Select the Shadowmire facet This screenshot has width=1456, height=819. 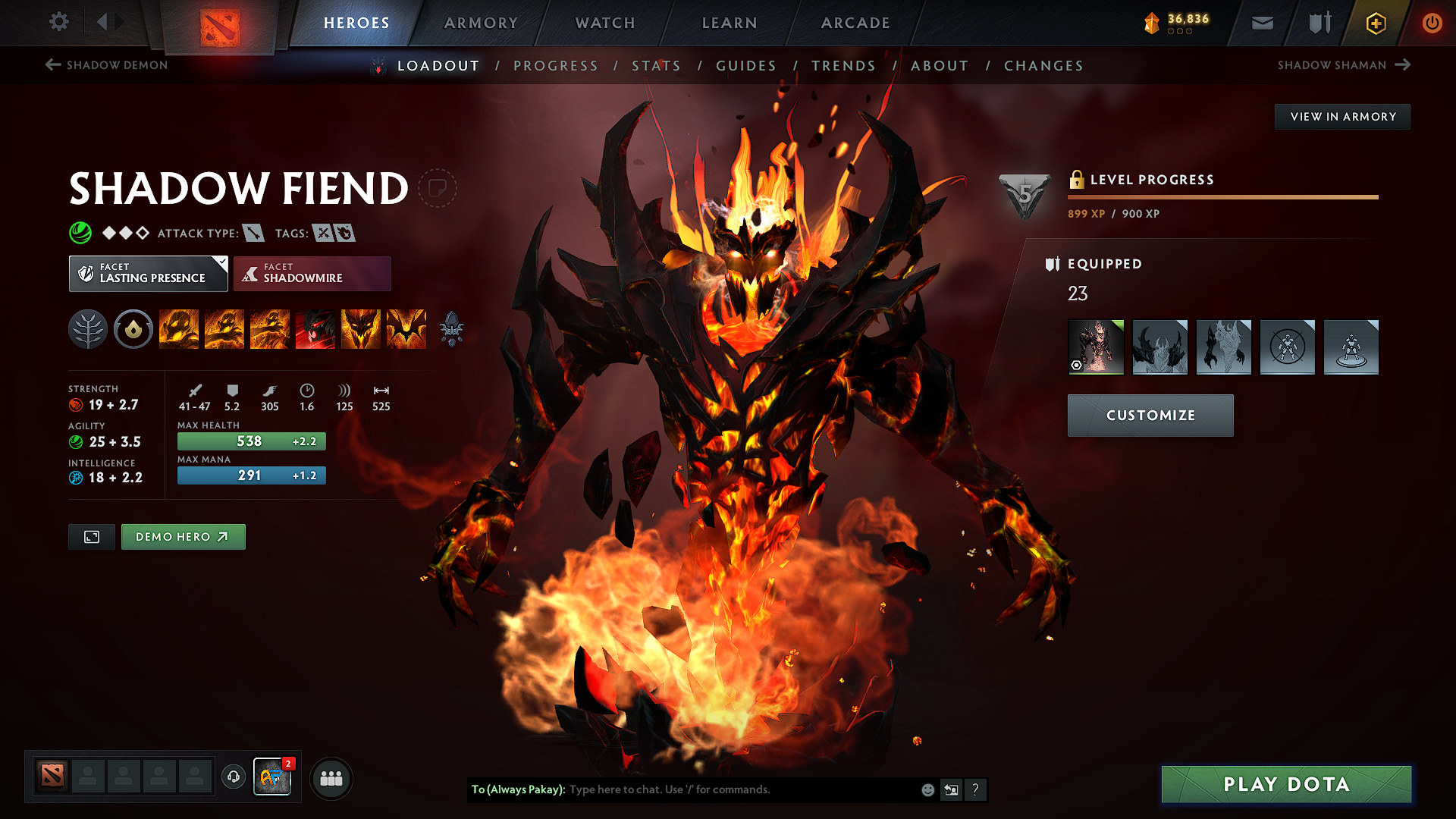pos(312,273)
